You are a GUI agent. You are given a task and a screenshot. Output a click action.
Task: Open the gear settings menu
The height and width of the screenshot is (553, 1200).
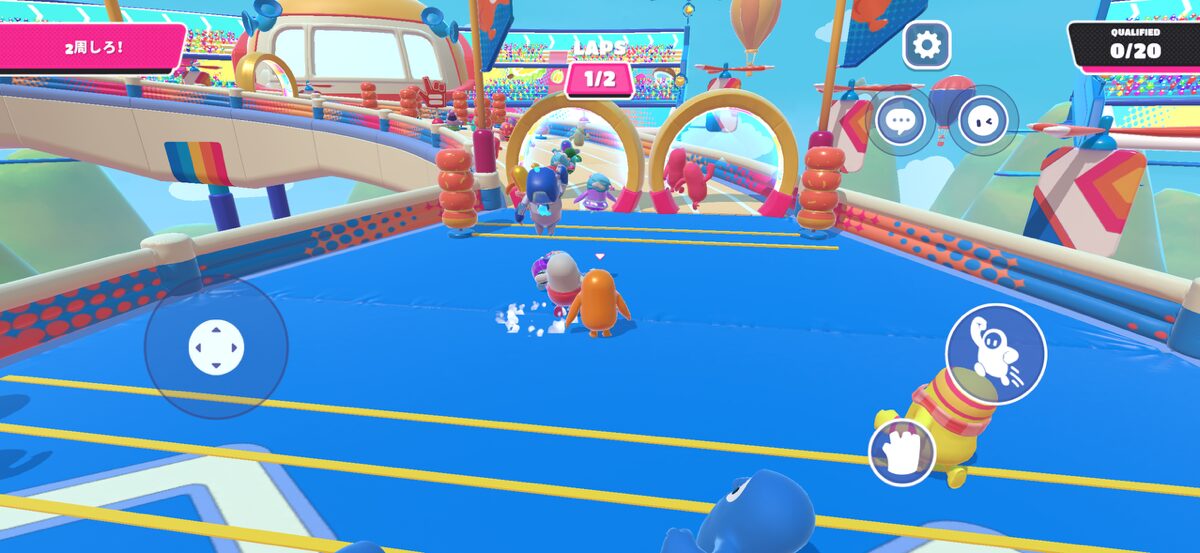point(927,44)
